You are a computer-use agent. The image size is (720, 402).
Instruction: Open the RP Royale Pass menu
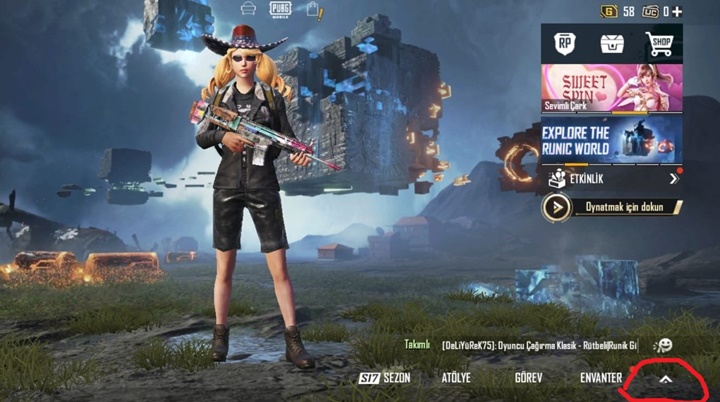coord(565,43)
